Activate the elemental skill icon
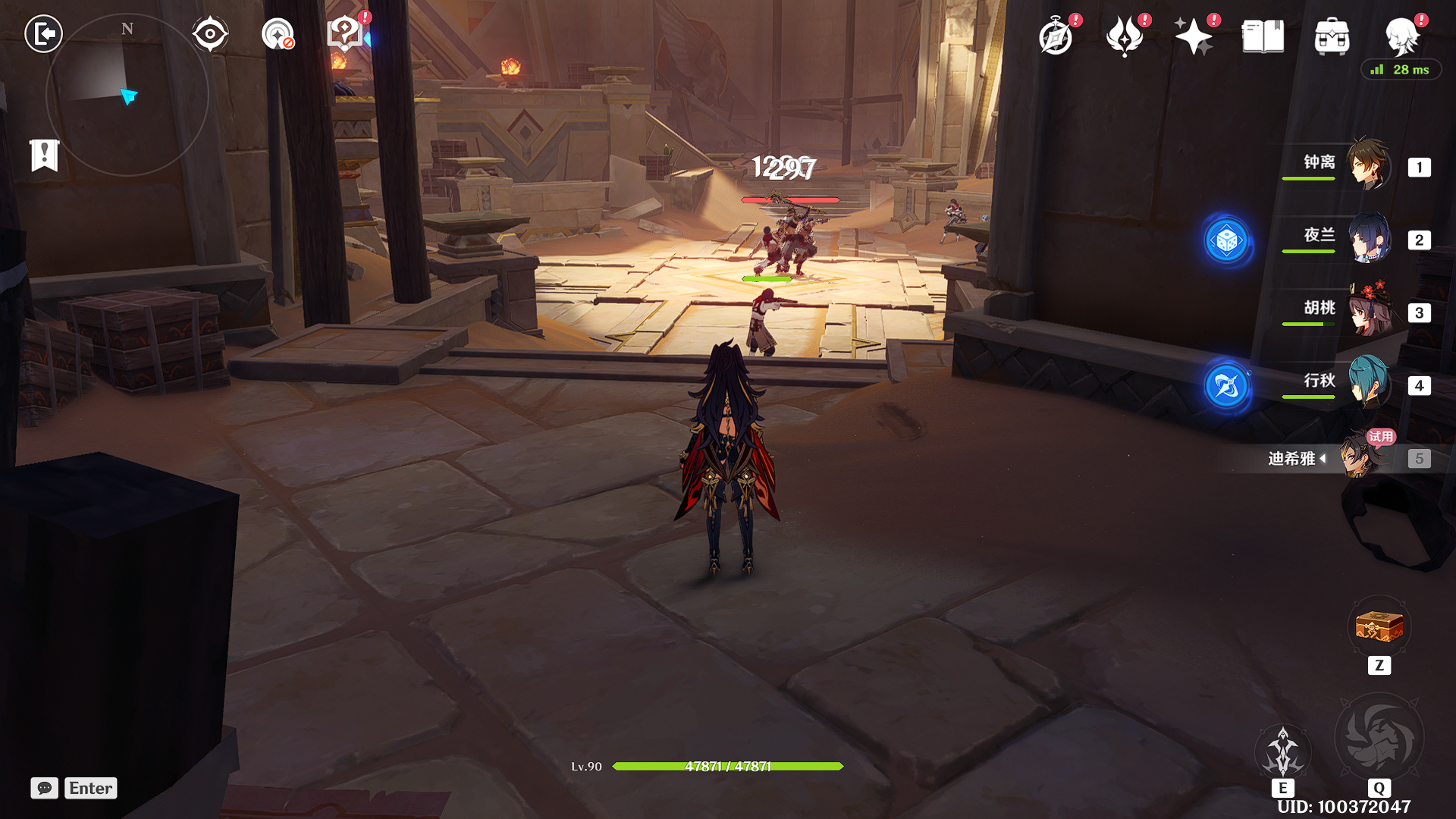This screenshot has height=819, width=1456. 1282,752
